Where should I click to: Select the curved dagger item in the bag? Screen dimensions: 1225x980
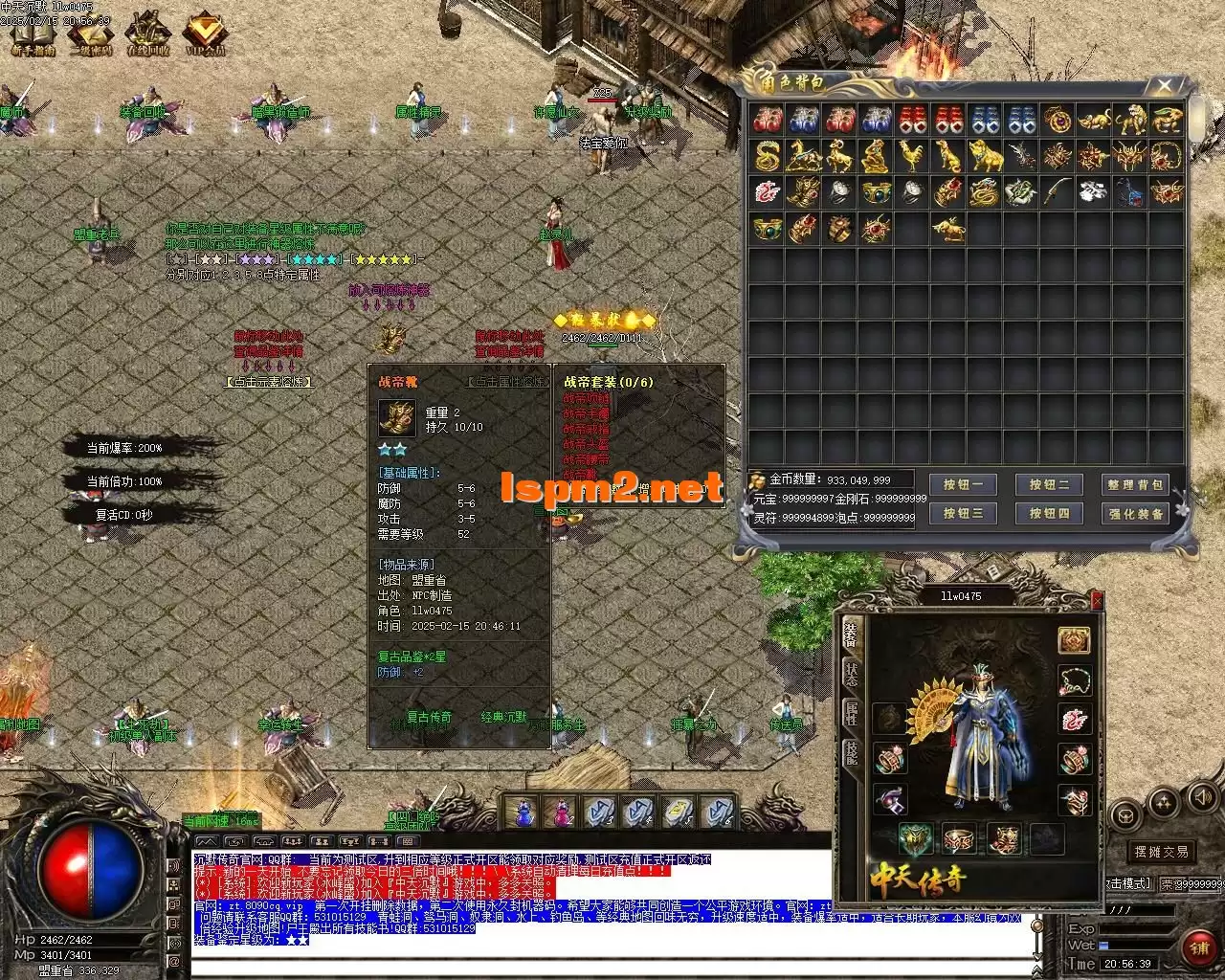[x=1057, y=191]
